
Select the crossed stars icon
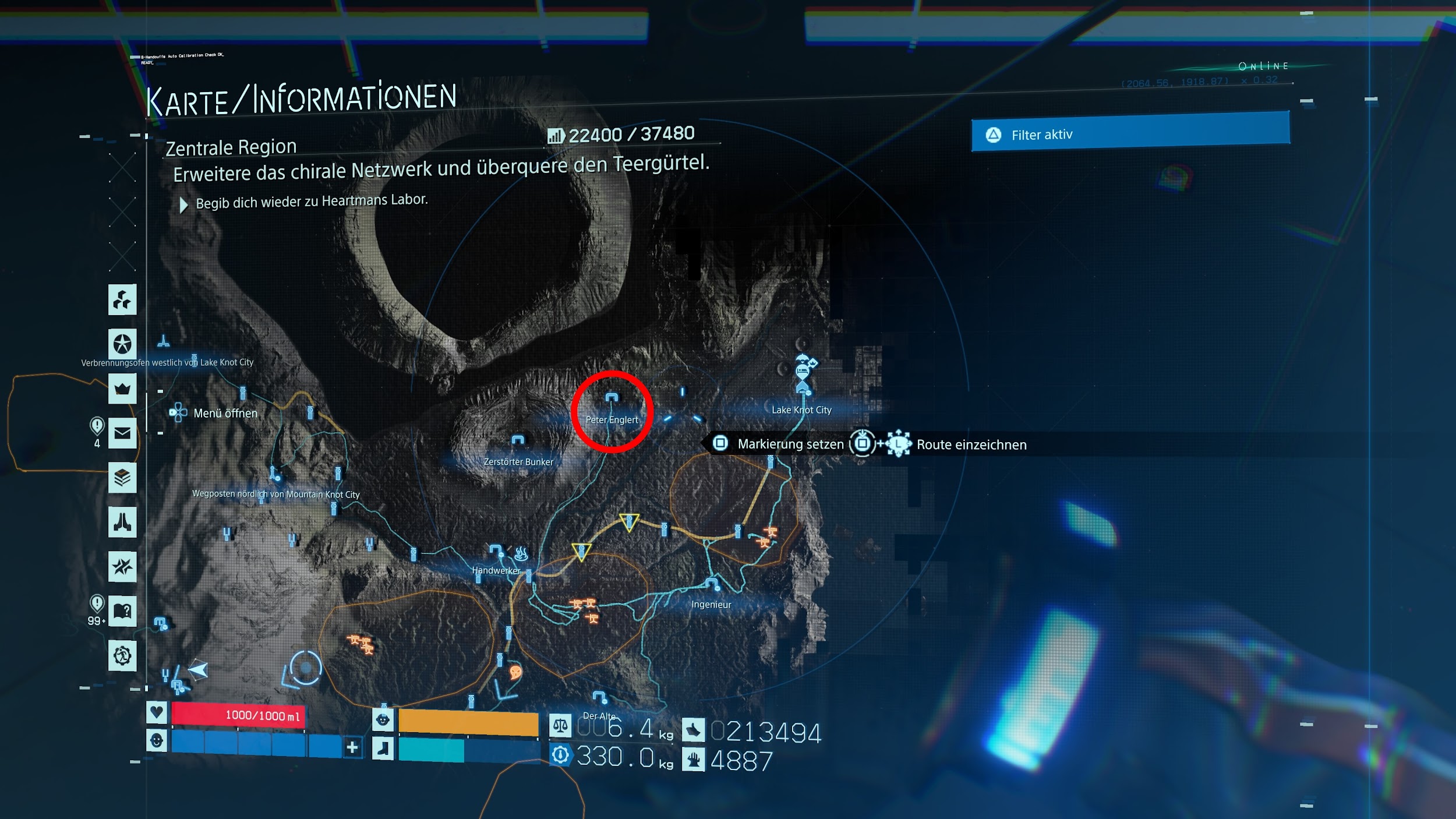tap(122, 566)
